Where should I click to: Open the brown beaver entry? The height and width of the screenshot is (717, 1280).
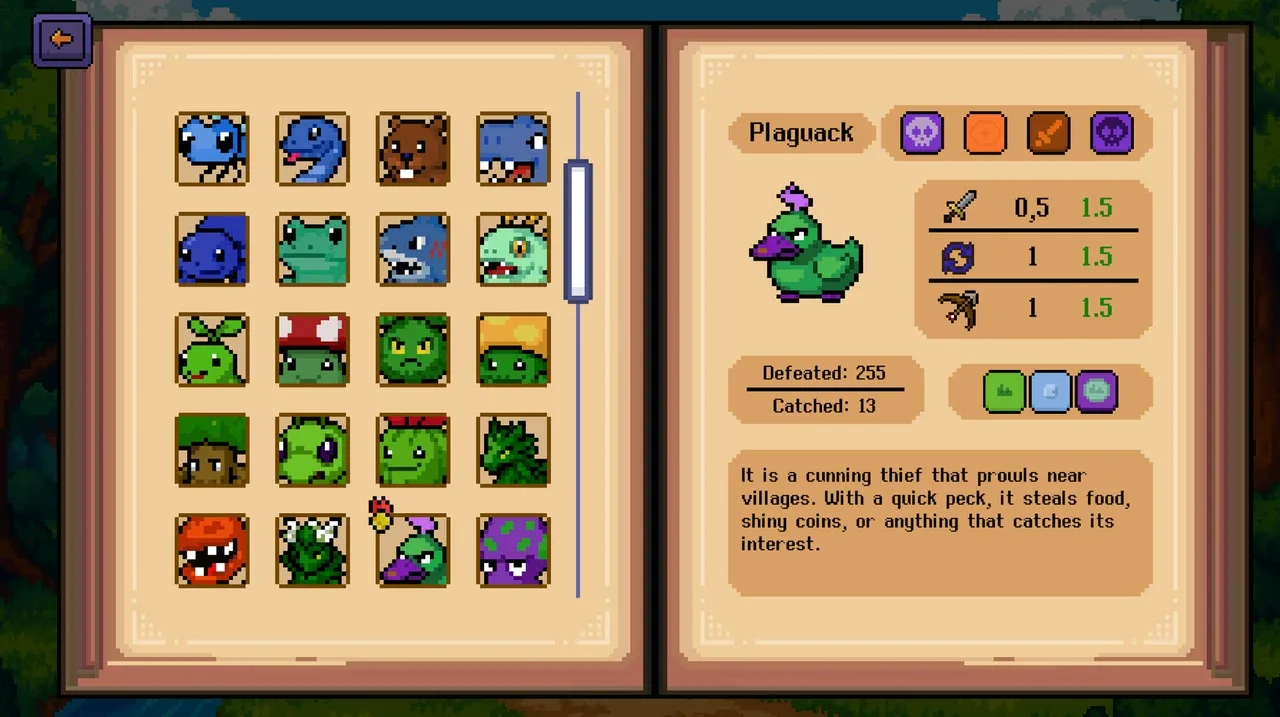(x=413, y=149)
